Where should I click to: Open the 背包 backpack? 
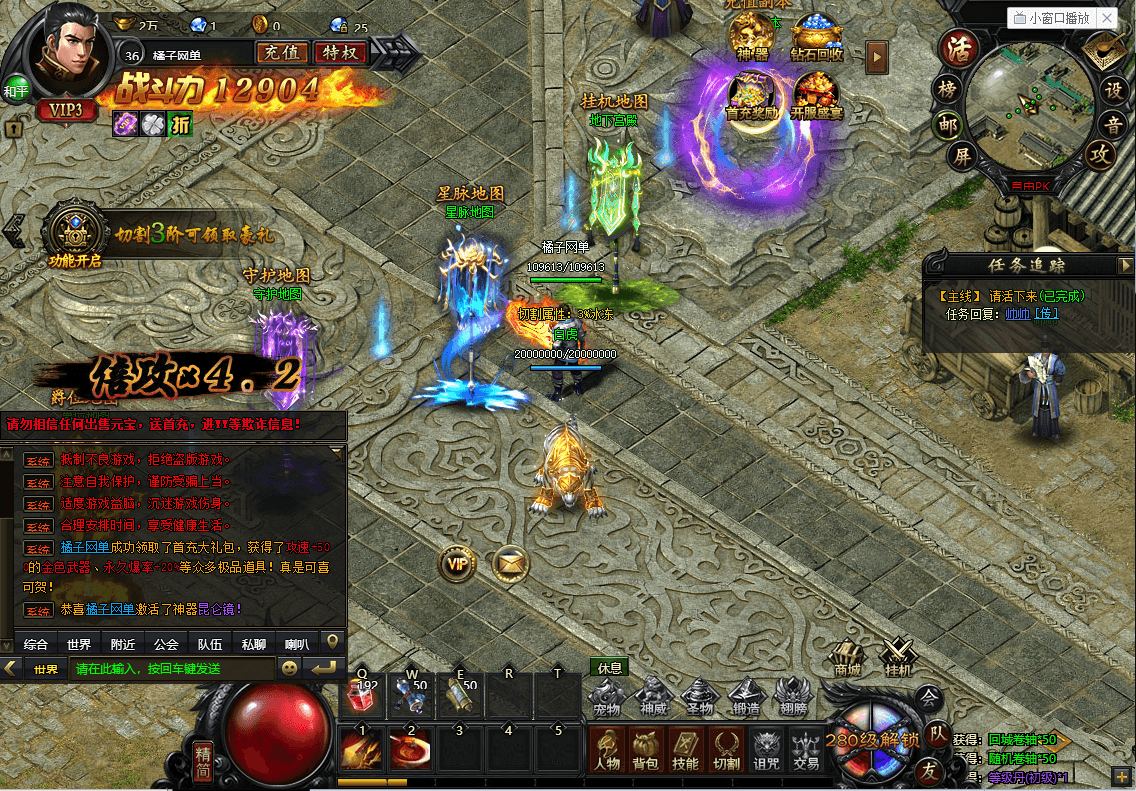click(644, 750)
